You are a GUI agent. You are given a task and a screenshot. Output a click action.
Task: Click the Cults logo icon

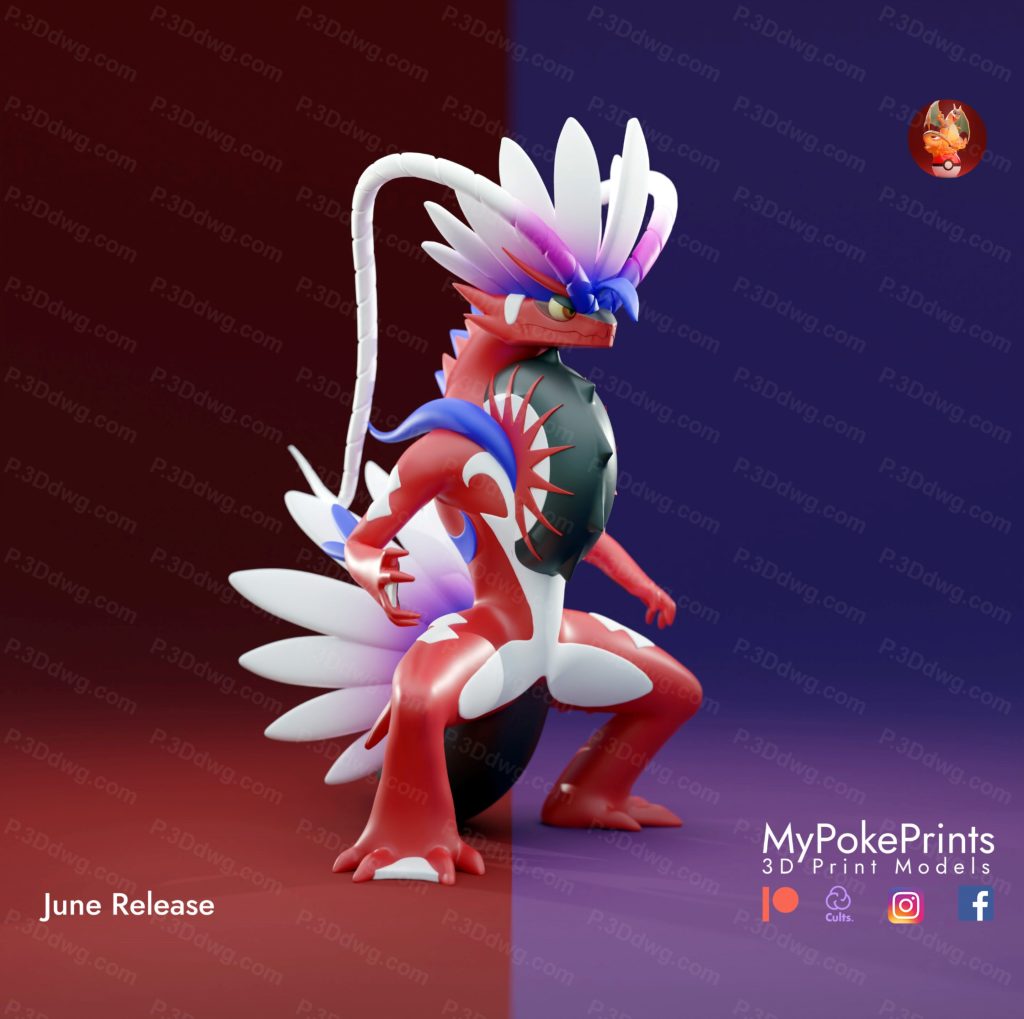click(x=838, y=903)
